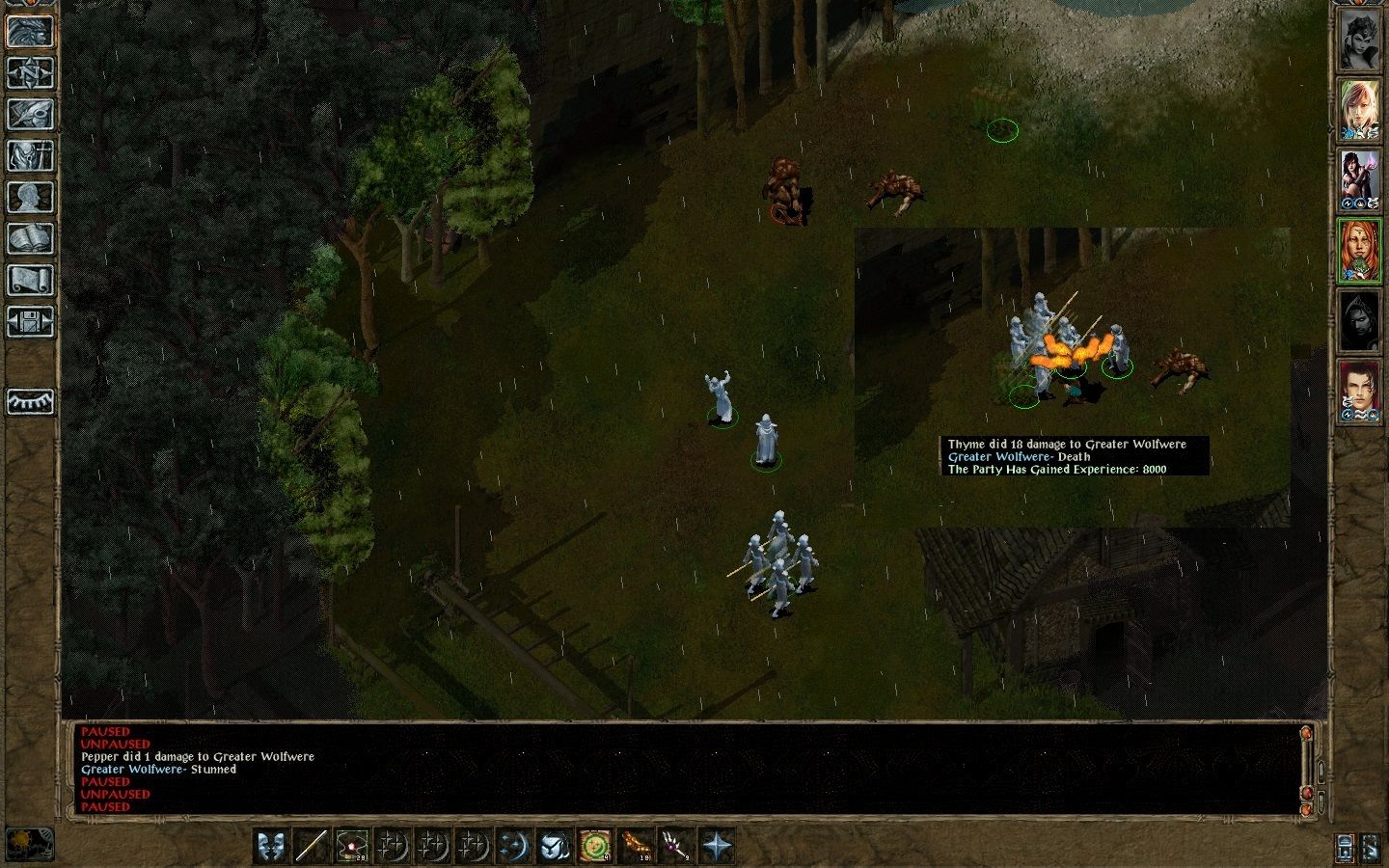
Task: Open the mage spellbook with the open-book button
Action: coord(30,238)
